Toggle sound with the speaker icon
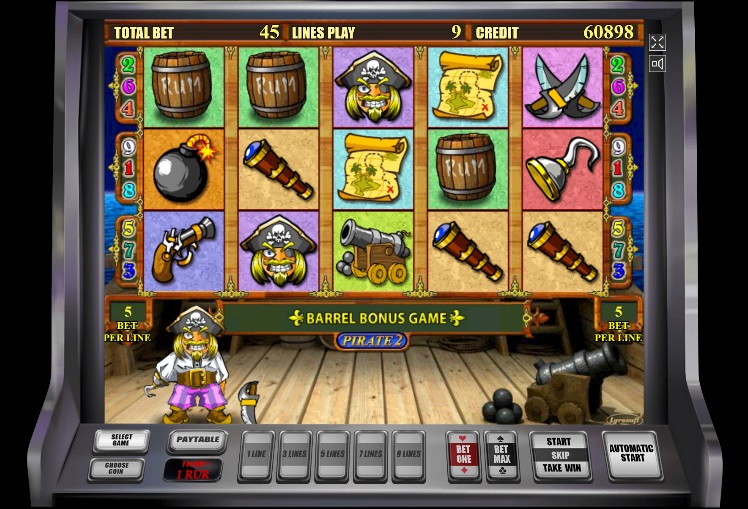 tap(657, 64)
